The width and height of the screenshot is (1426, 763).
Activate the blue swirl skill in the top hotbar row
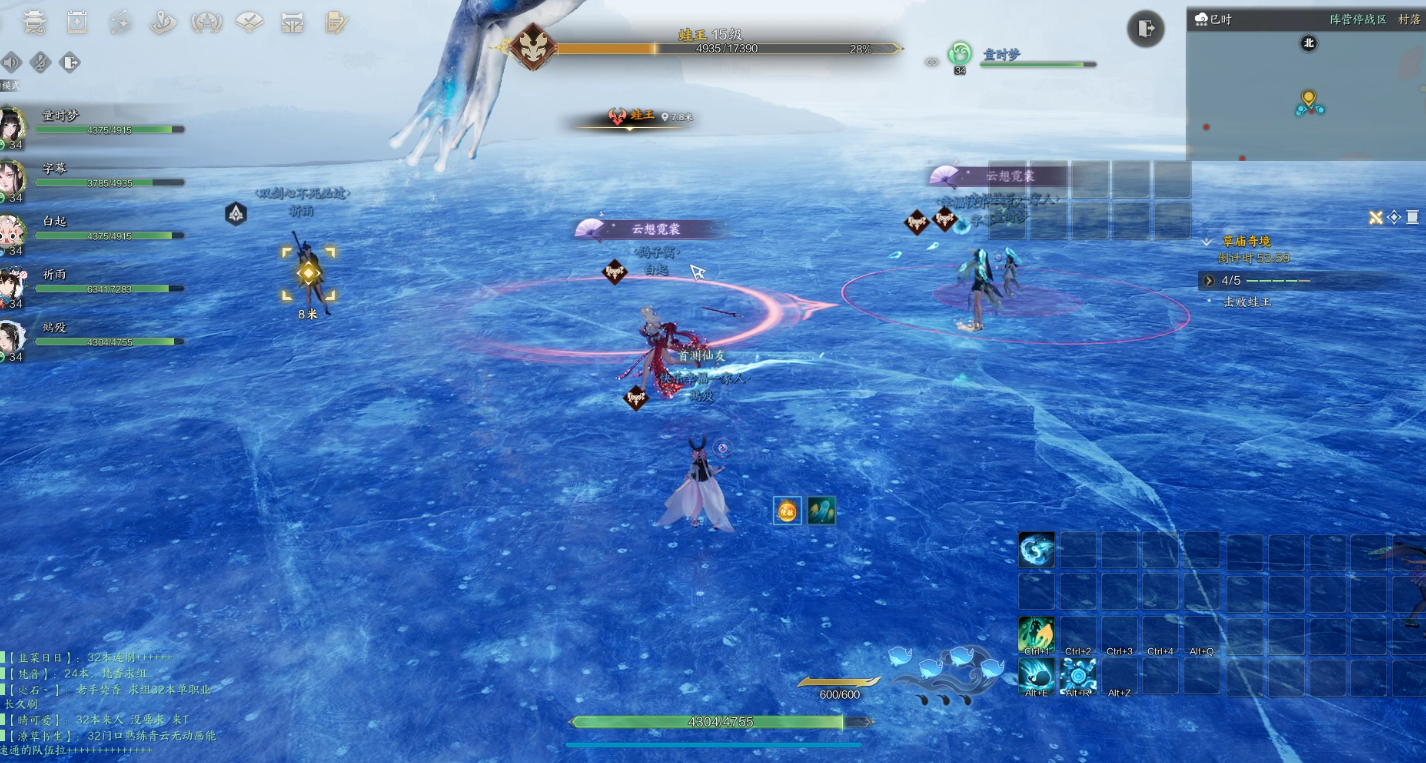click(1036, 550)
